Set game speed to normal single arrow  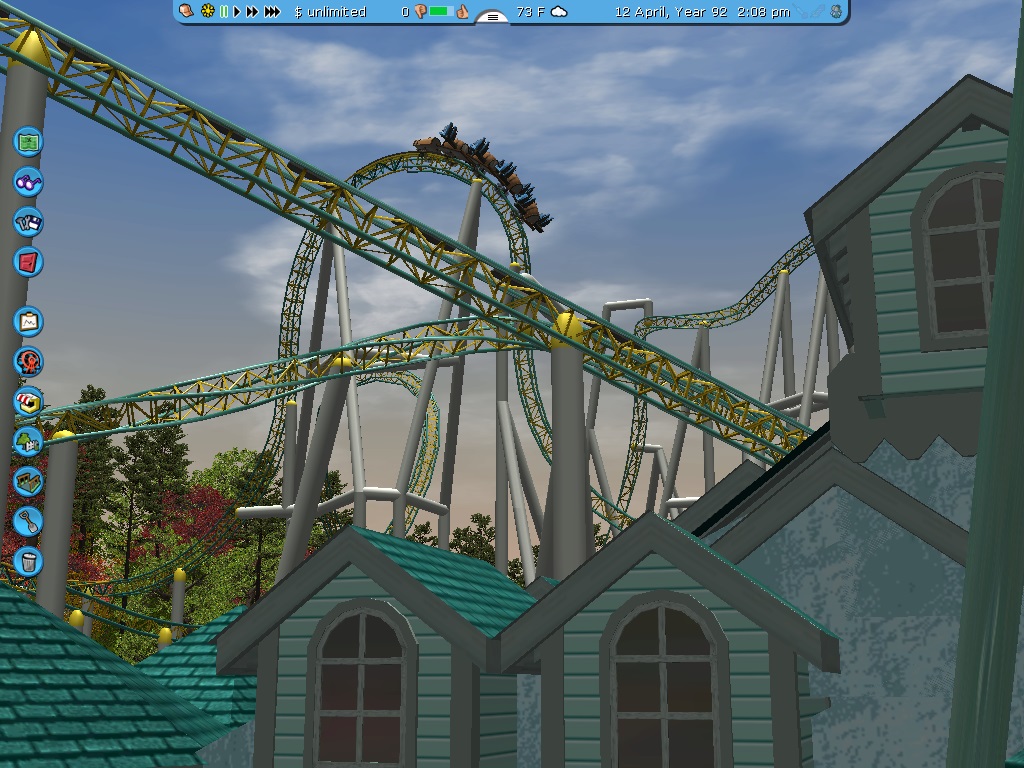(x=237, y=12)
